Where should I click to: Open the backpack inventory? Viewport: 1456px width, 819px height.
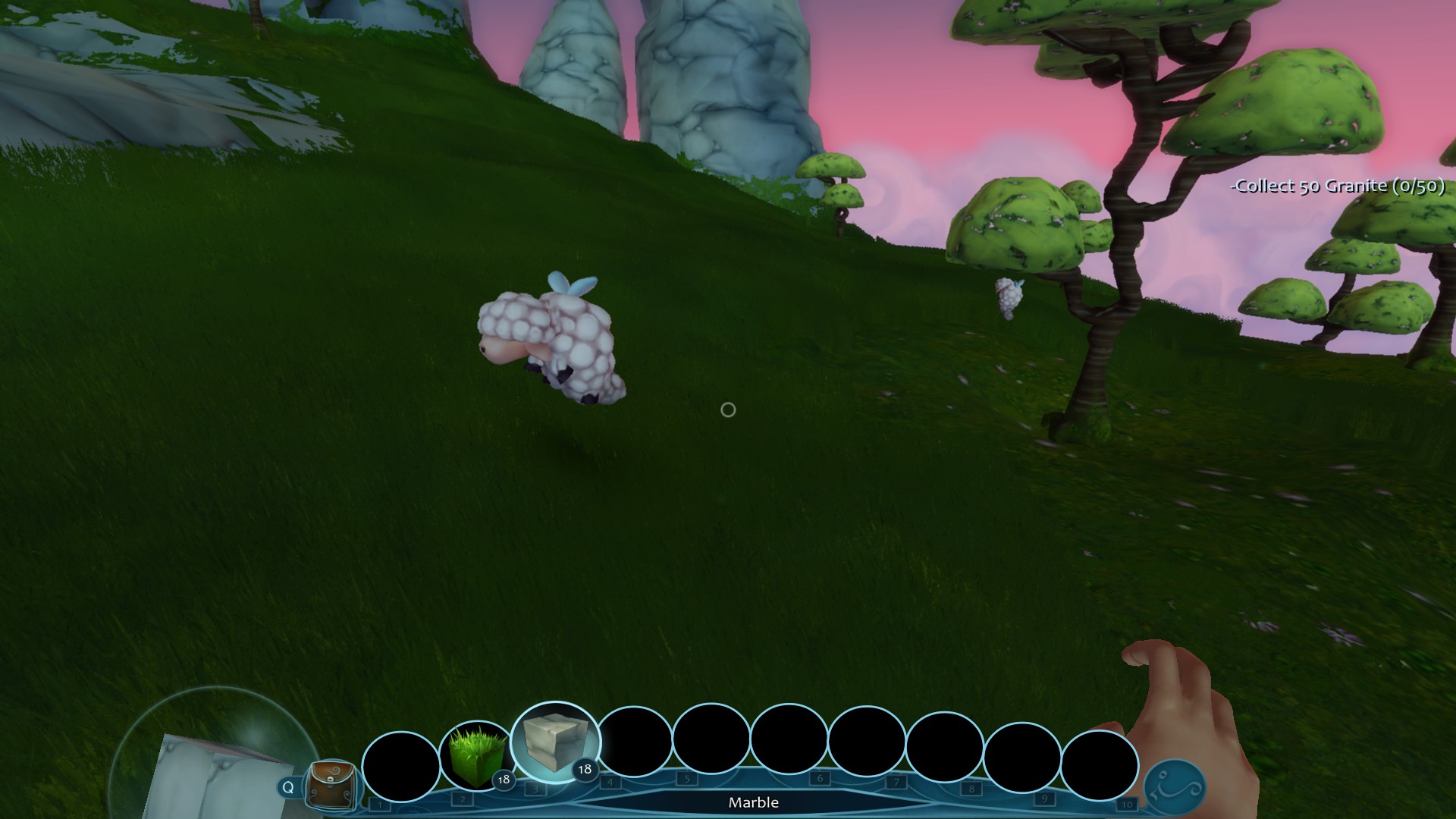pyautogui.click(x=331, y=784)
